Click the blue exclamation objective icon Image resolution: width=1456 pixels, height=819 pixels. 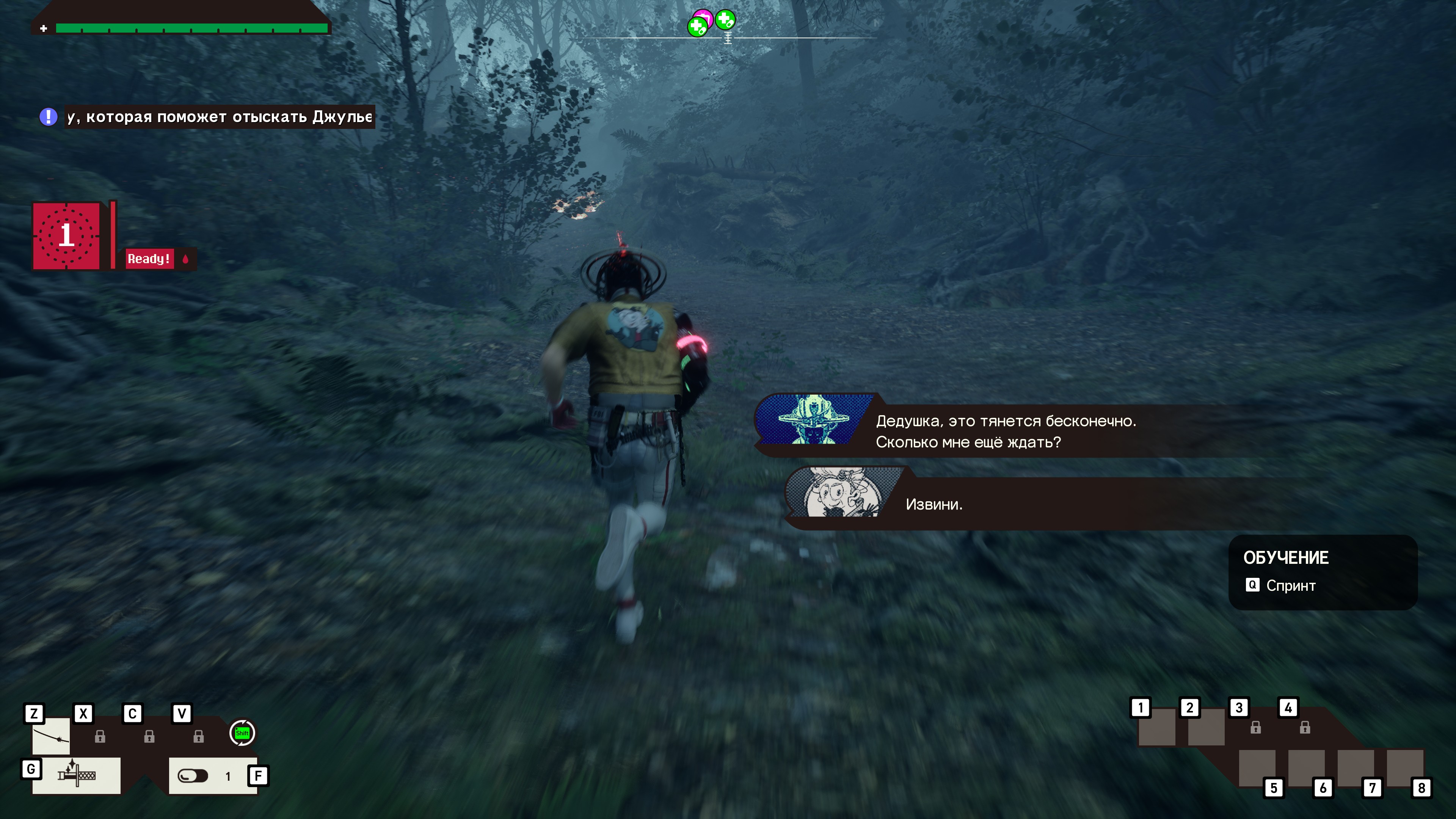coord(49,117)
